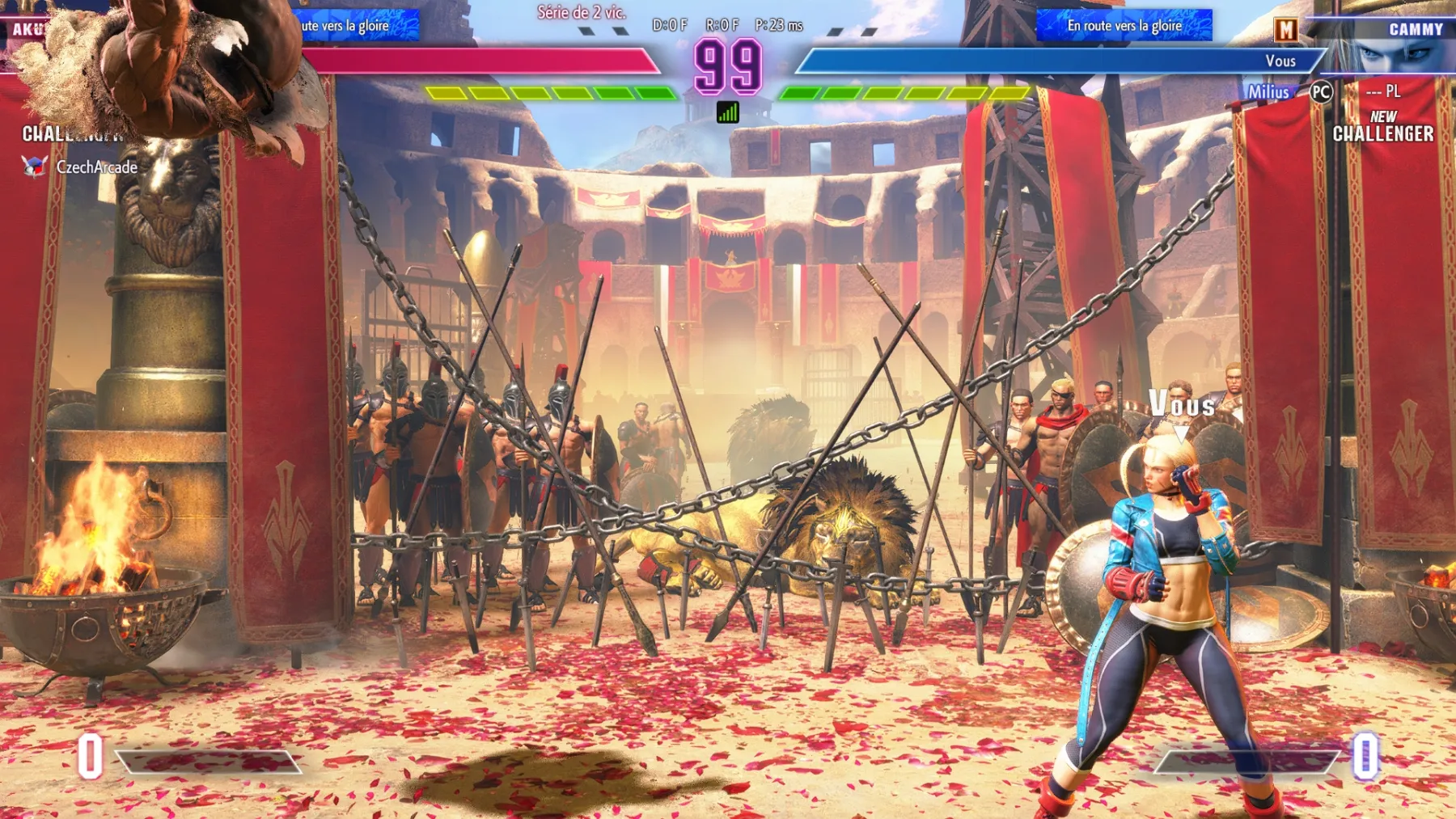Click the Milius player name tag
This screenshot has width=1456, height=819.
(1271, 92)
